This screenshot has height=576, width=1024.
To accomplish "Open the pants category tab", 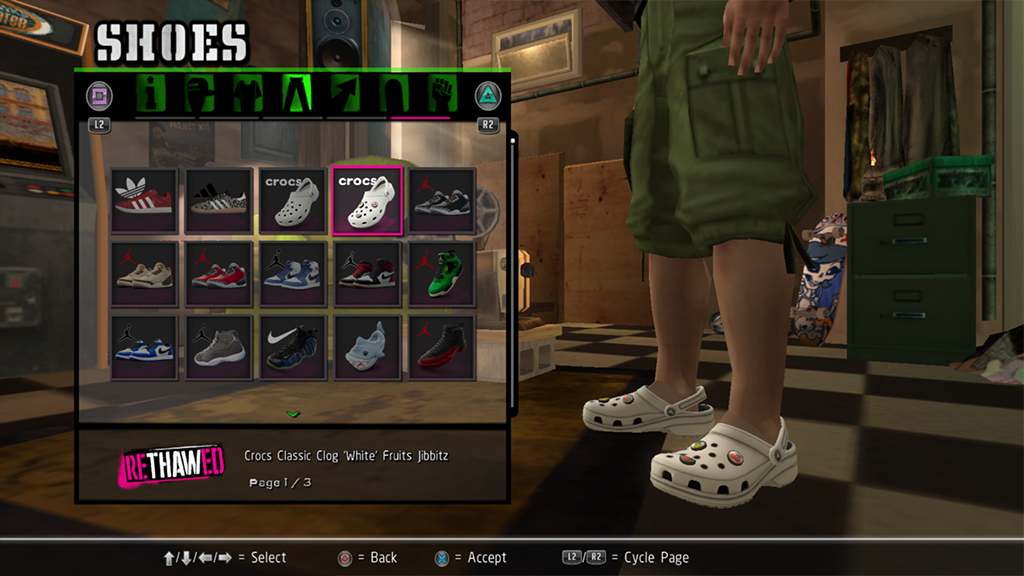I will pos(297,94).
